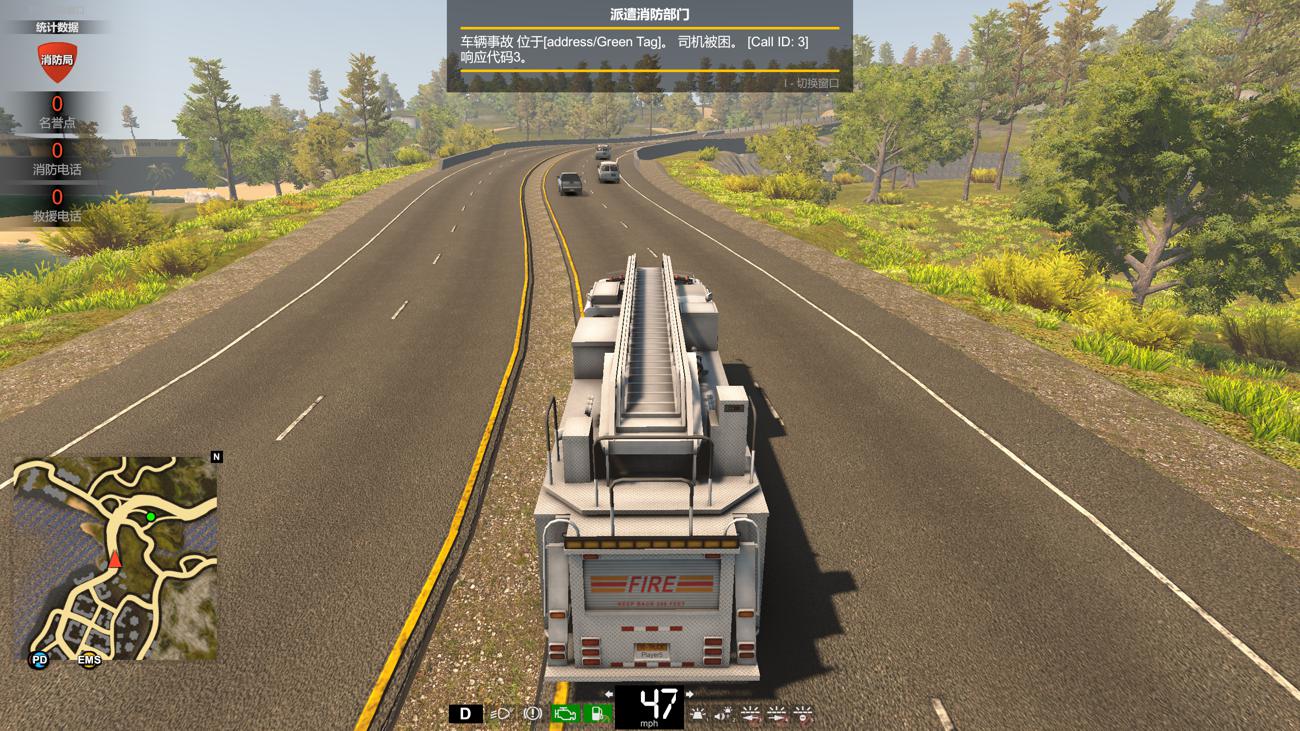Click the brake warning indicator icon
The image size is (1300, 731).
531,713
